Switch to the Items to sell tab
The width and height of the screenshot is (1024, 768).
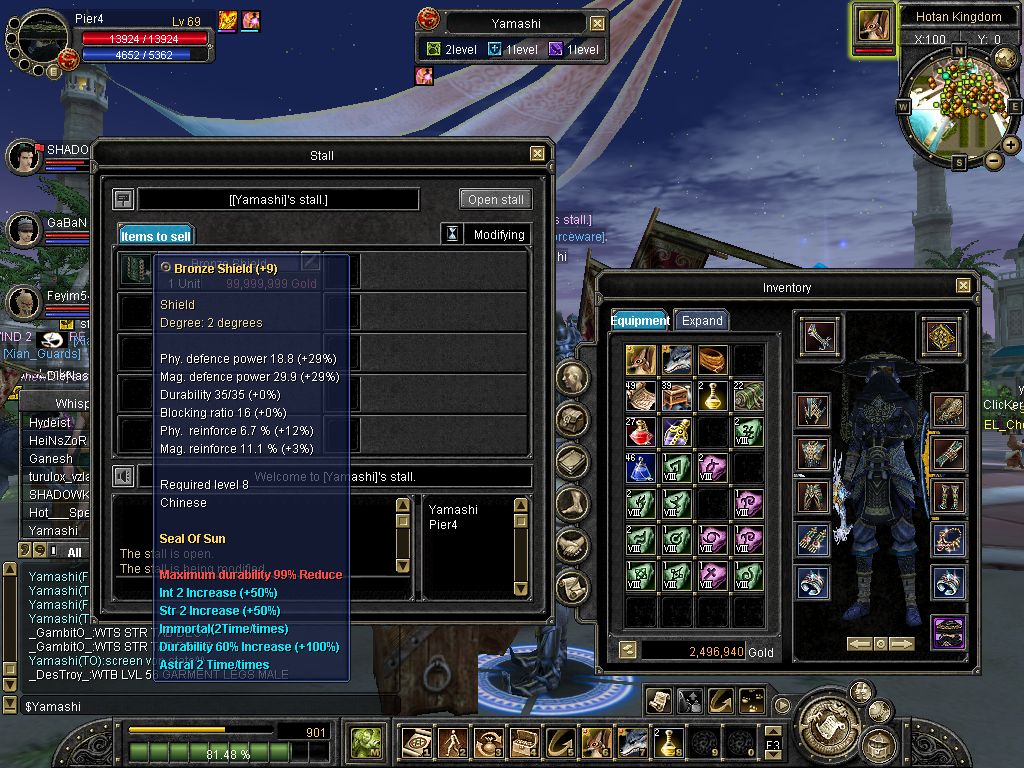pyautogui.click(x=155, y=236)
